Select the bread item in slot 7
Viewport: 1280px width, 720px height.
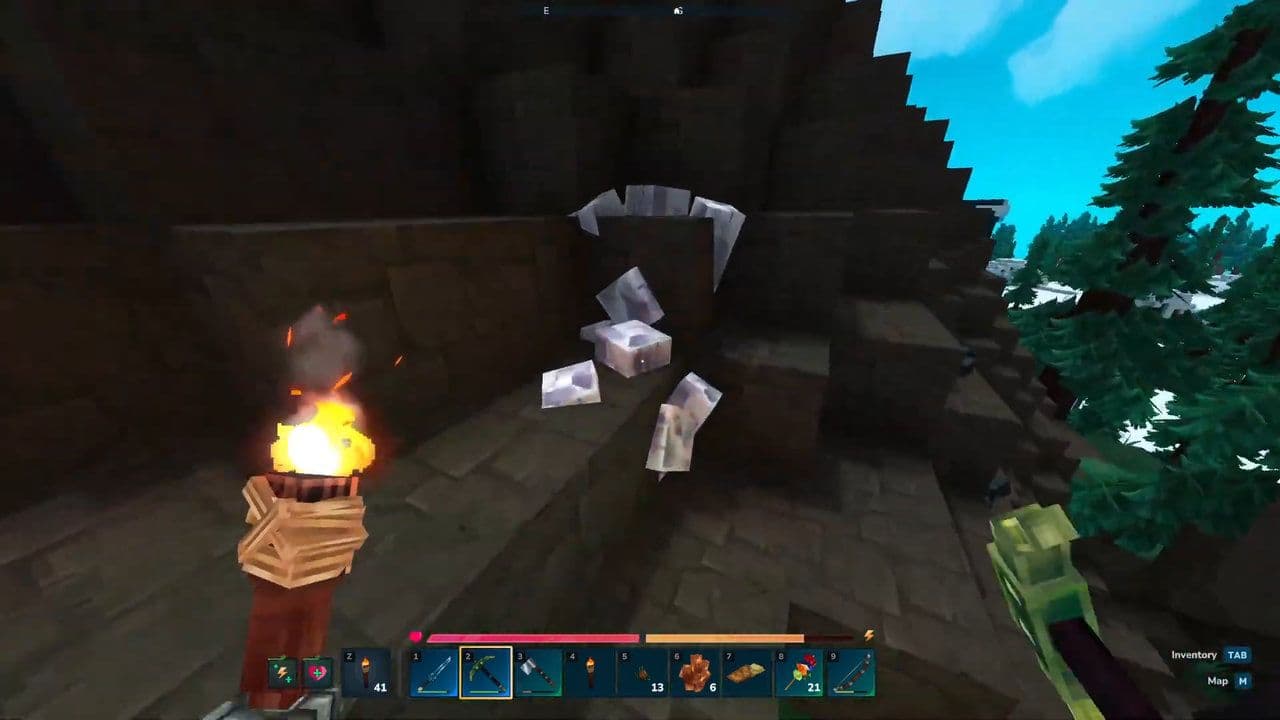point(746,673)
